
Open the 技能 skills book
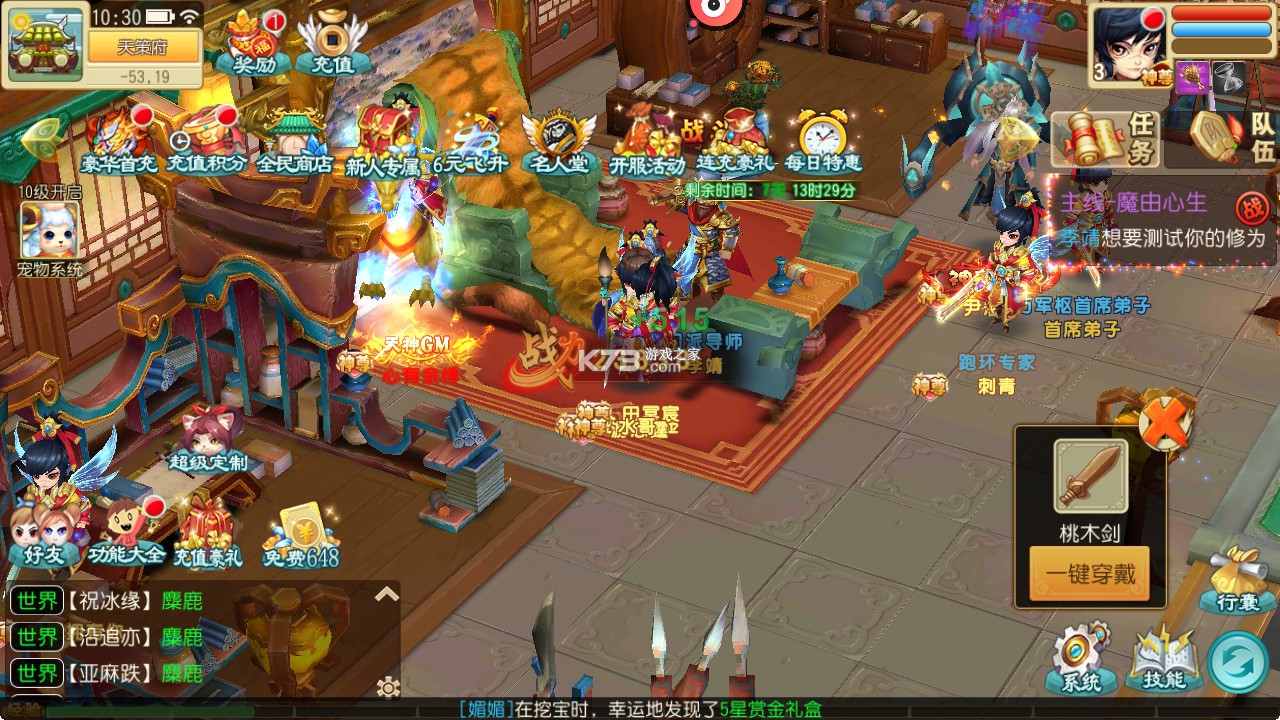pyautogui.click(x=1161, y=660)
